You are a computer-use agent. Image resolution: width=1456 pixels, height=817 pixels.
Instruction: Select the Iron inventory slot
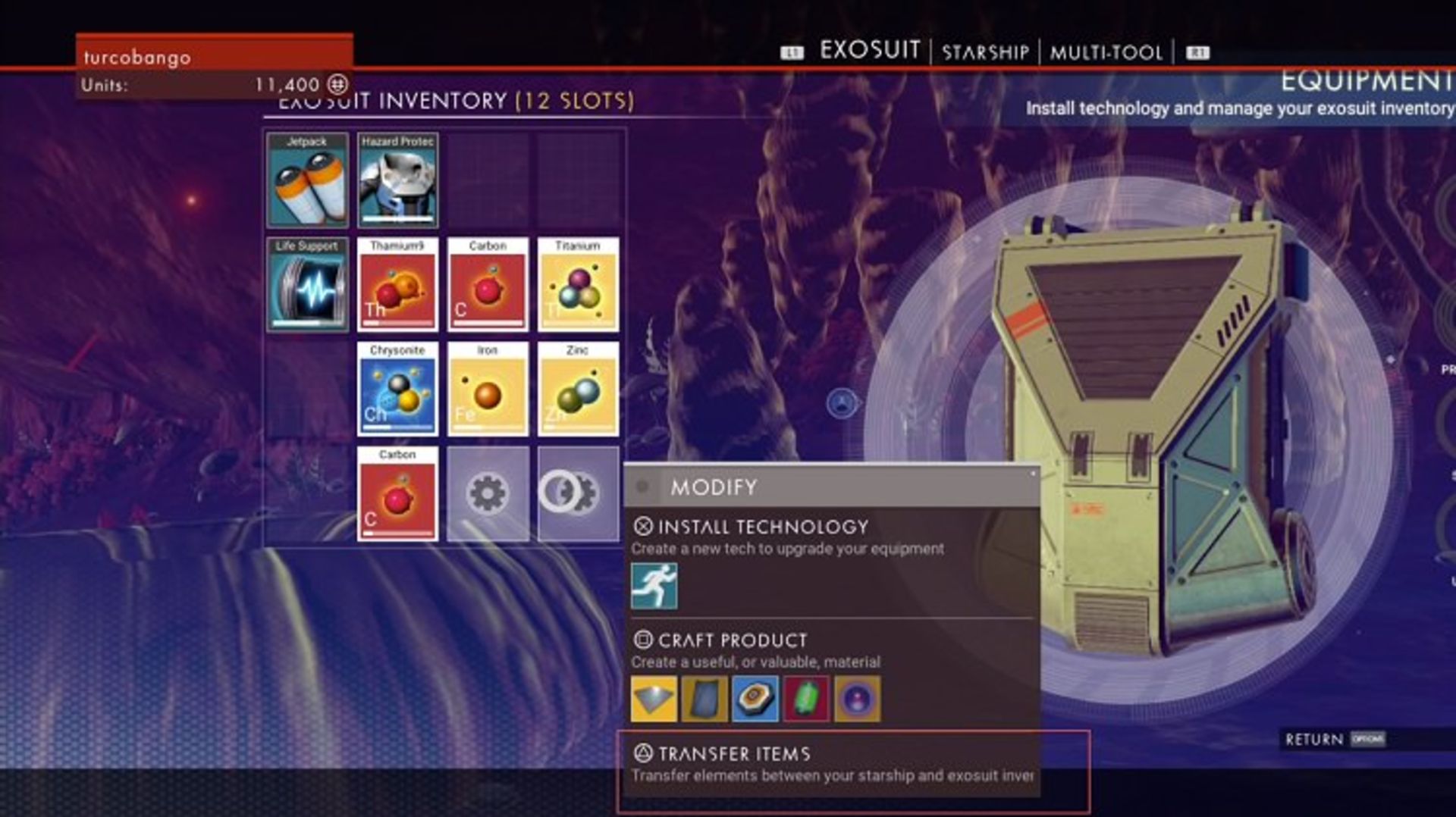point(488,390)
